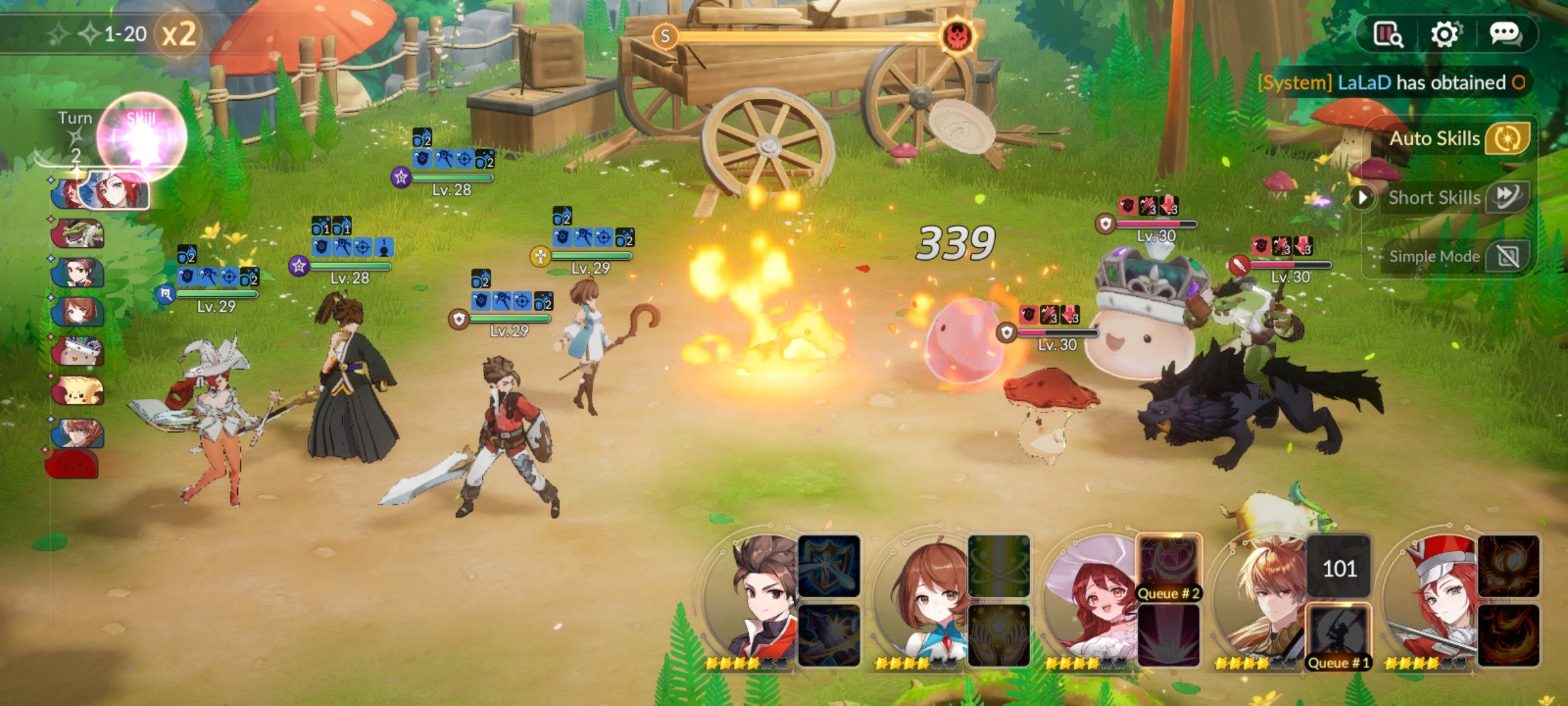Viewport: 1568px width, 706px height.
Task: Select the crocodile enemy in the turn order
Action: [78, 233]
